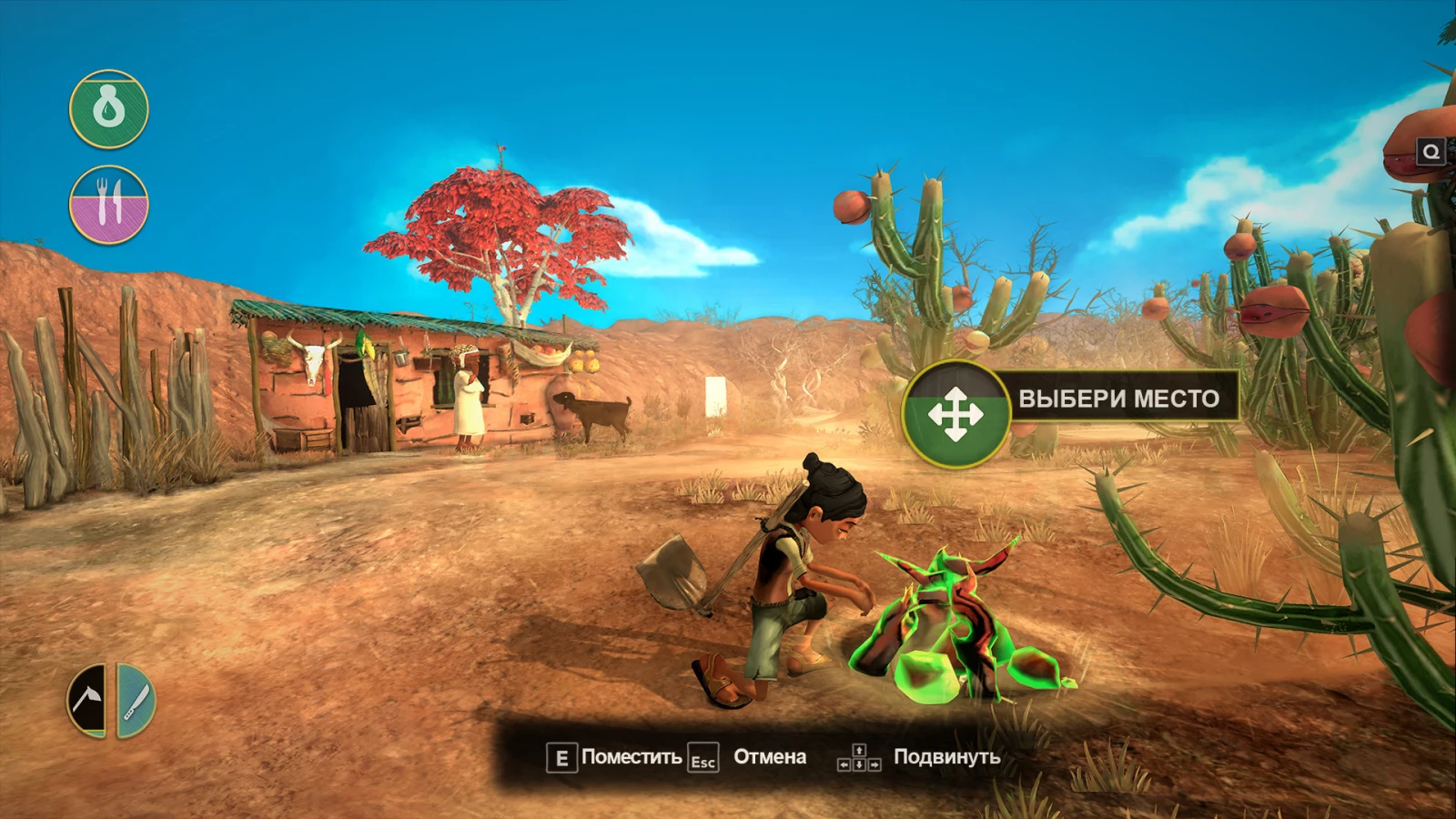Select the hoe tool slot
Screen dimensions: 1456x819
(88, 700)
